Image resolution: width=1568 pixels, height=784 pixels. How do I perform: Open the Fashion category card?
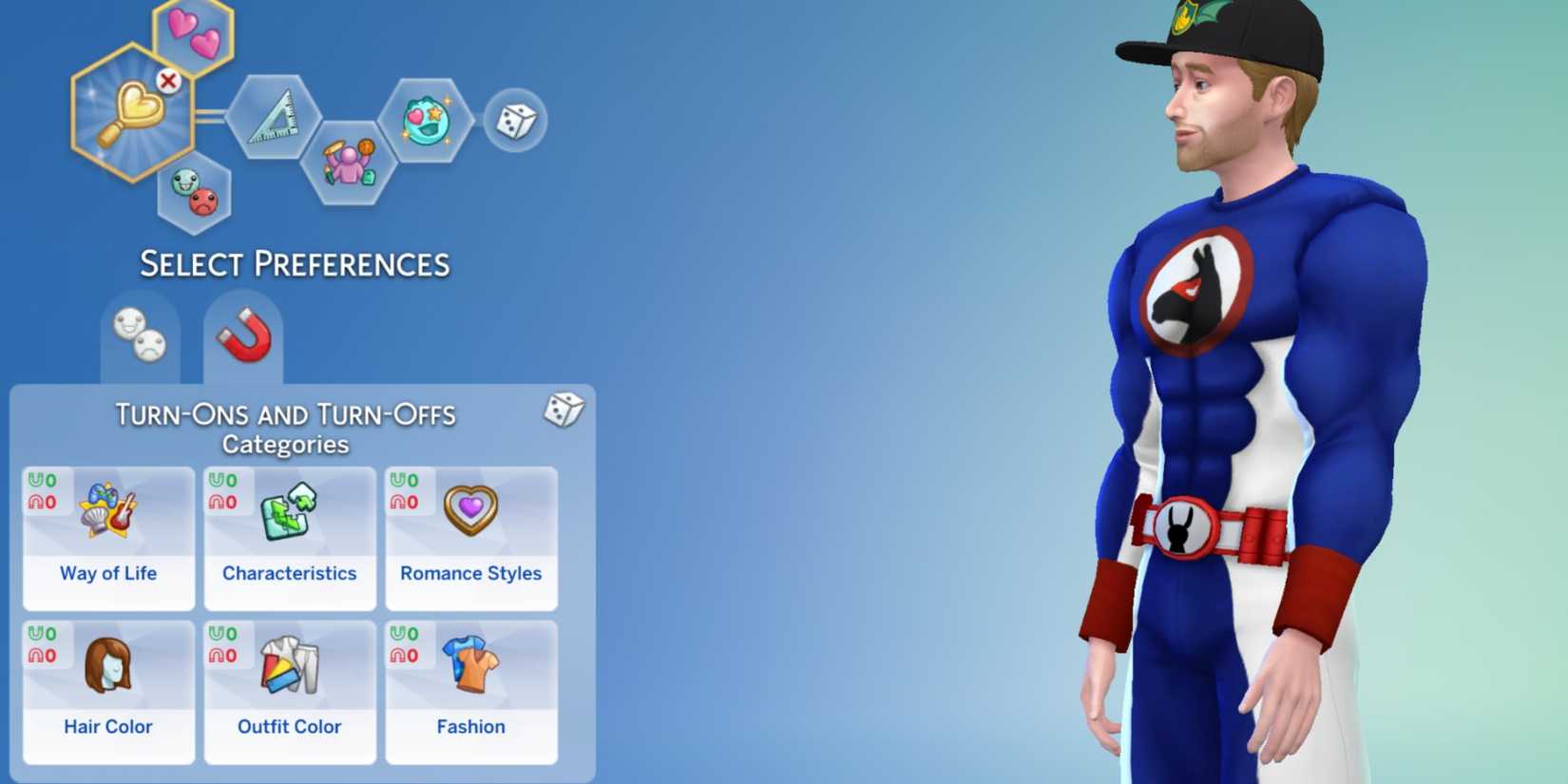470,689
